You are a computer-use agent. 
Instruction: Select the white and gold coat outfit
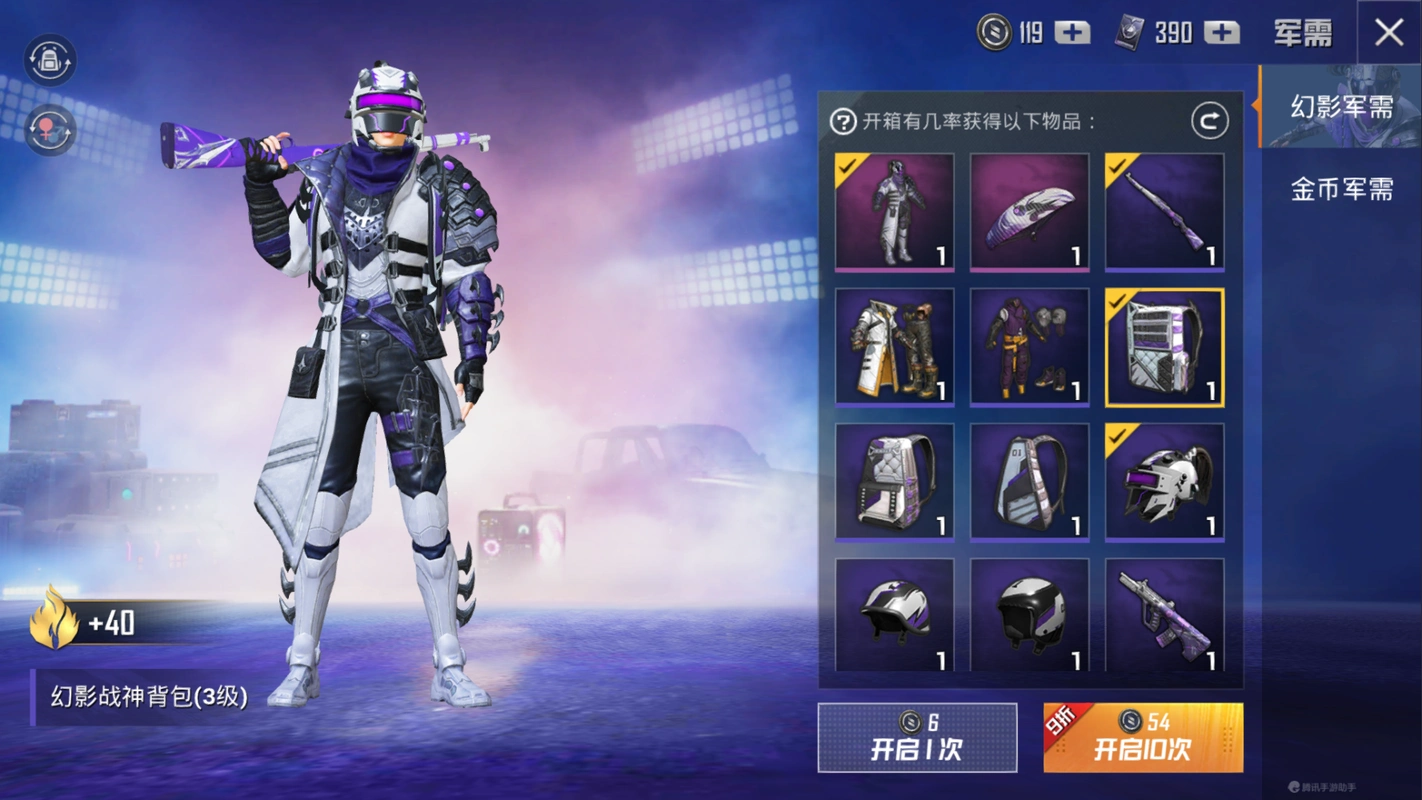point(894,347)
